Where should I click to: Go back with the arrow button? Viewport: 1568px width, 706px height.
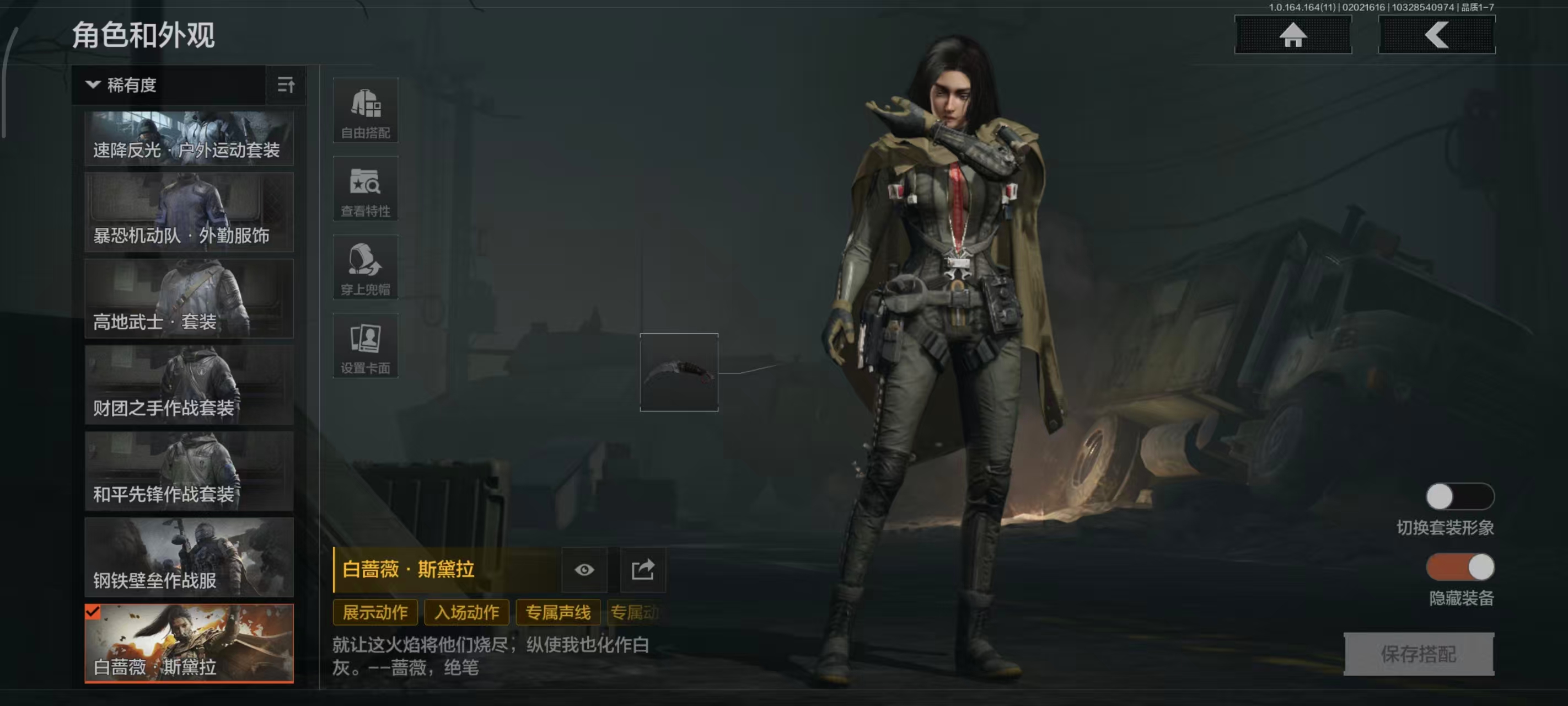tap(1436, 35)
